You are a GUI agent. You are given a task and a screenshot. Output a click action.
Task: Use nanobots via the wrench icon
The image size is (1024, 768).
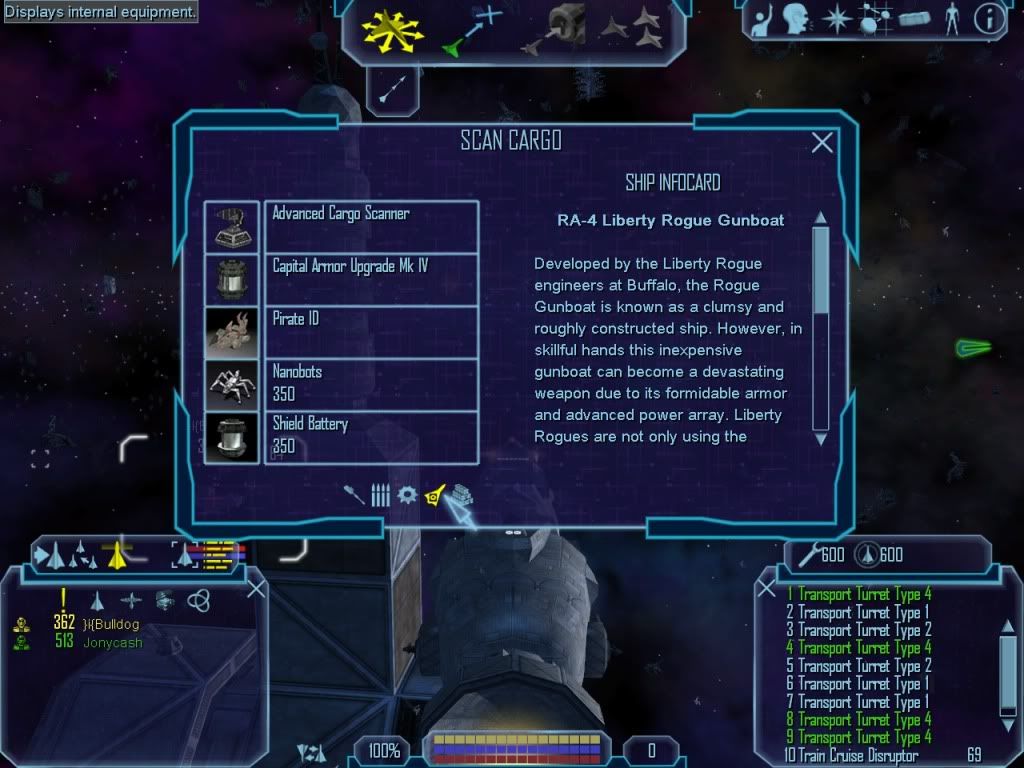click(806, 554)
